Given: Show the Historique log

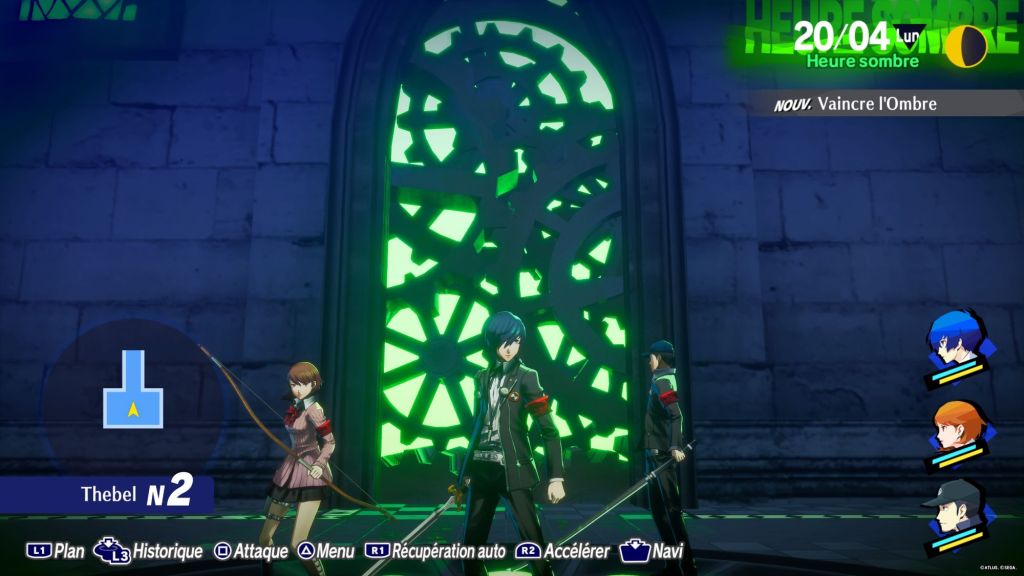Looking at the screenshot, I should coord(148,551).
